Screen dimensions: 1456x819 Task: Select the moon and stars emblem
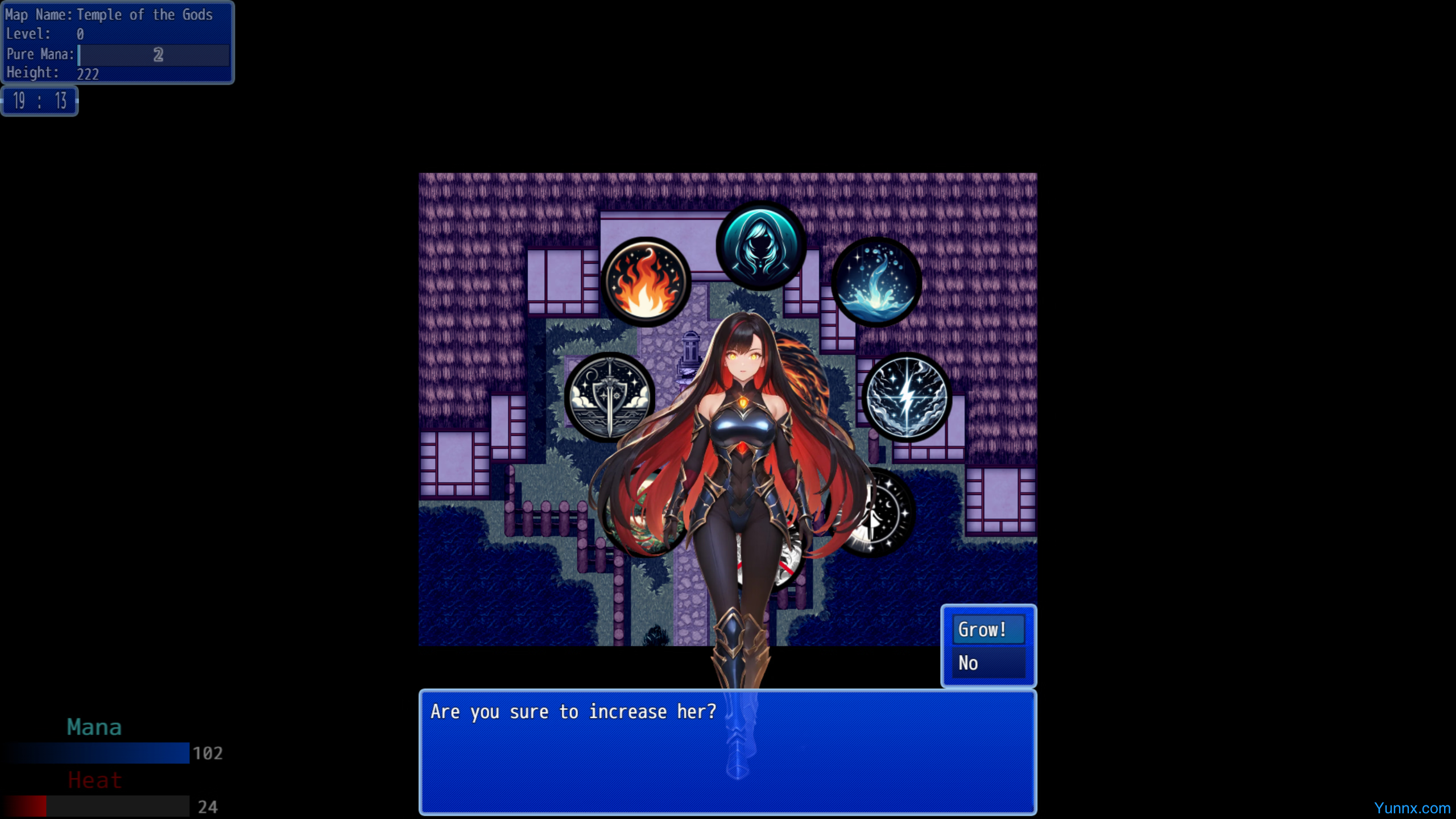coord(888,512)
